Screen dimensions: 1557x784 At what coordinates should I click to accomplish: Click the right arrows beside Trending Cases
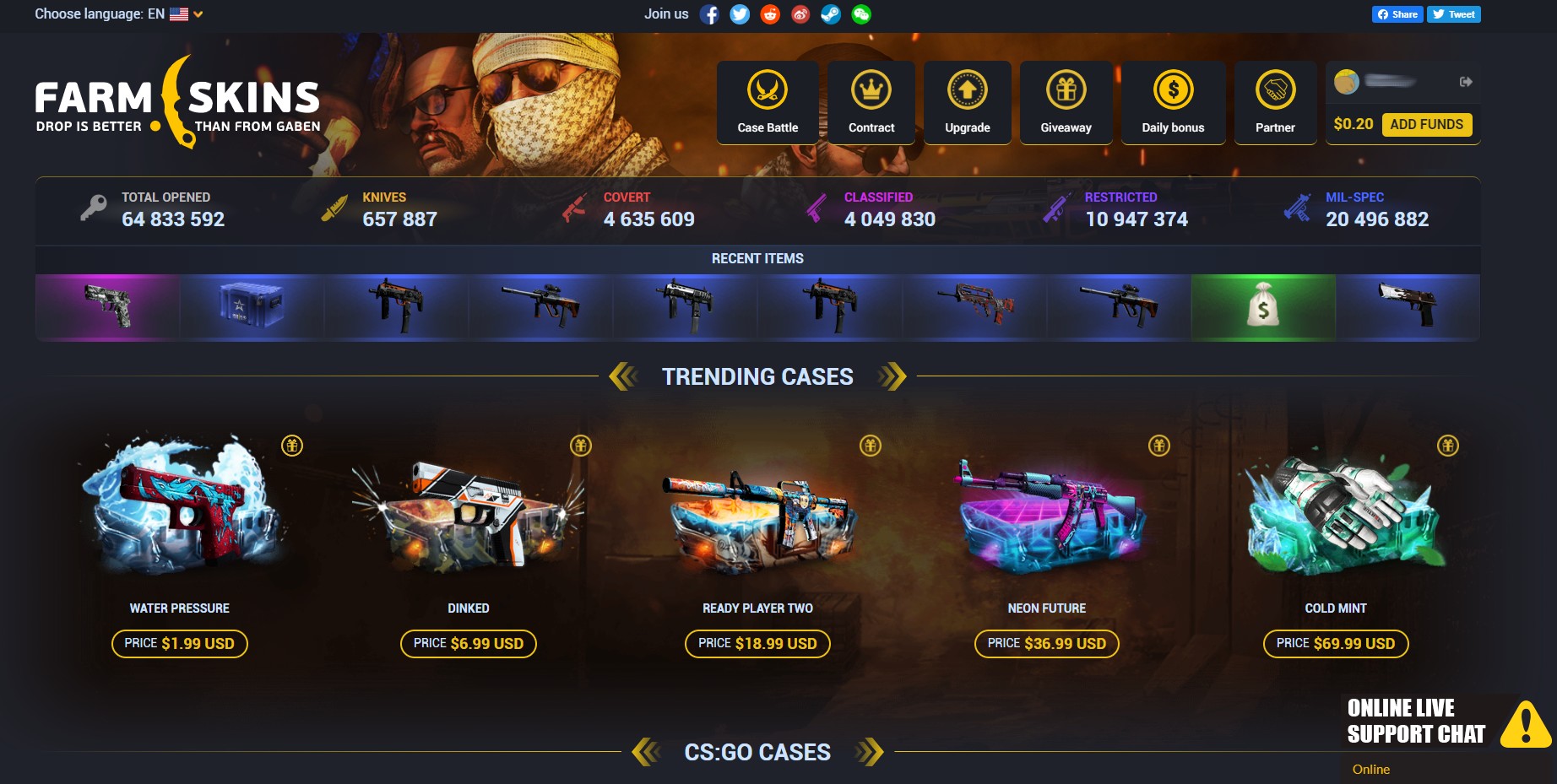pyautogui.click(x=889, y=376)
